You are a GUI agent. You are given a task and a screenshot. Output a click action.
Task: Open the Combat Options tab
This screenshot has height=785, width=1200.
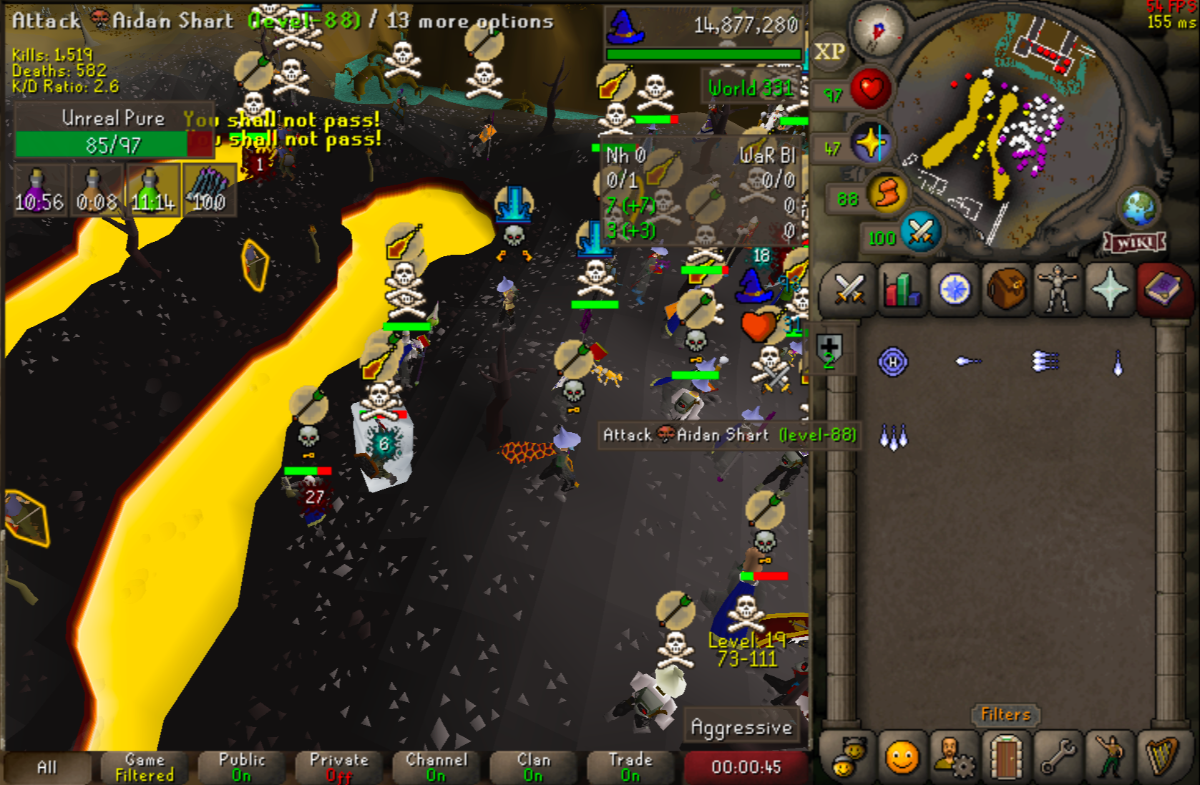pyautogui.click(x=849, y=291)
